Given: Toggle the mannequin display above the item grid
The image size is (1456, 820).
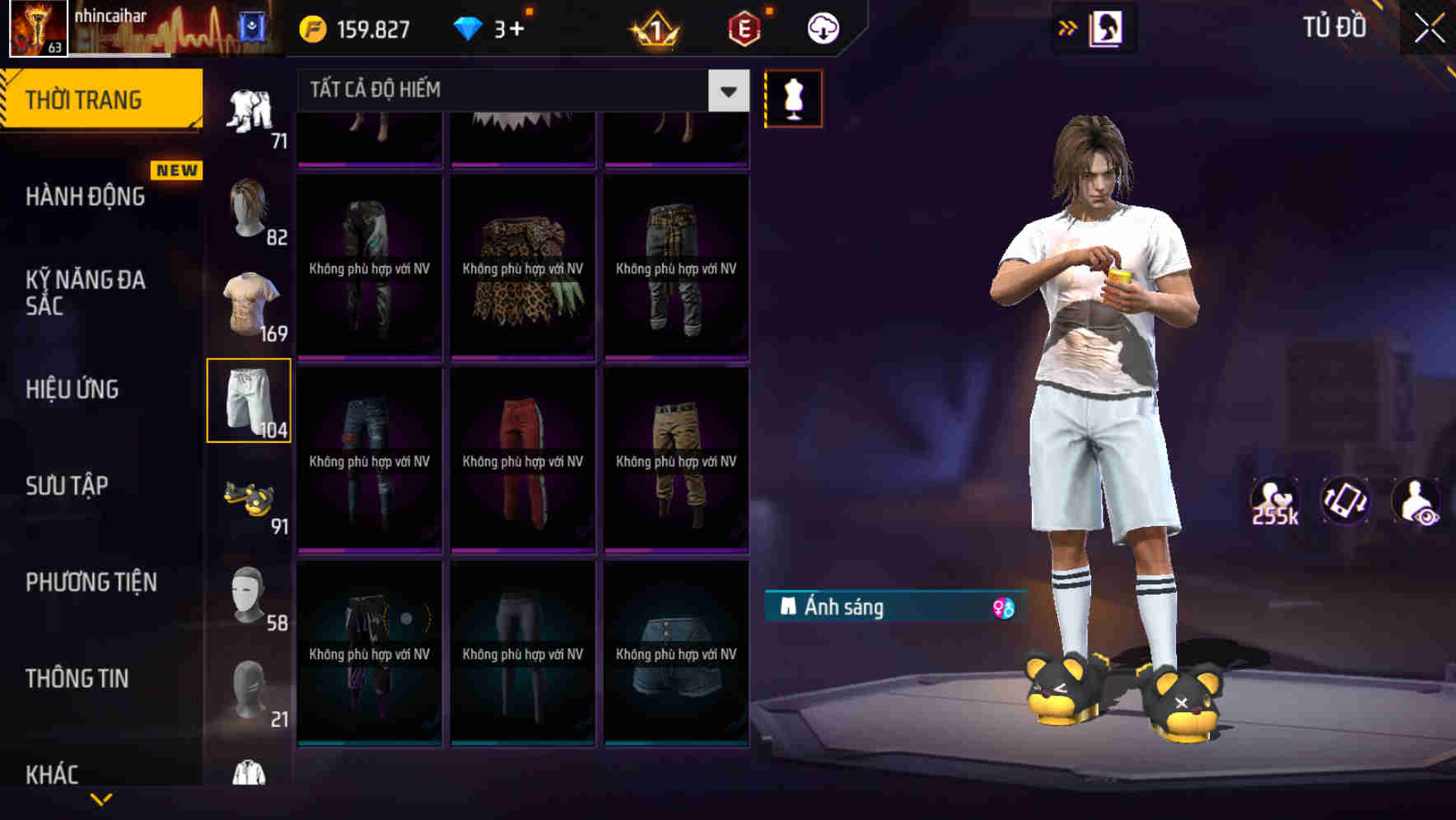Looking at the screenshot, I should 793,97.
